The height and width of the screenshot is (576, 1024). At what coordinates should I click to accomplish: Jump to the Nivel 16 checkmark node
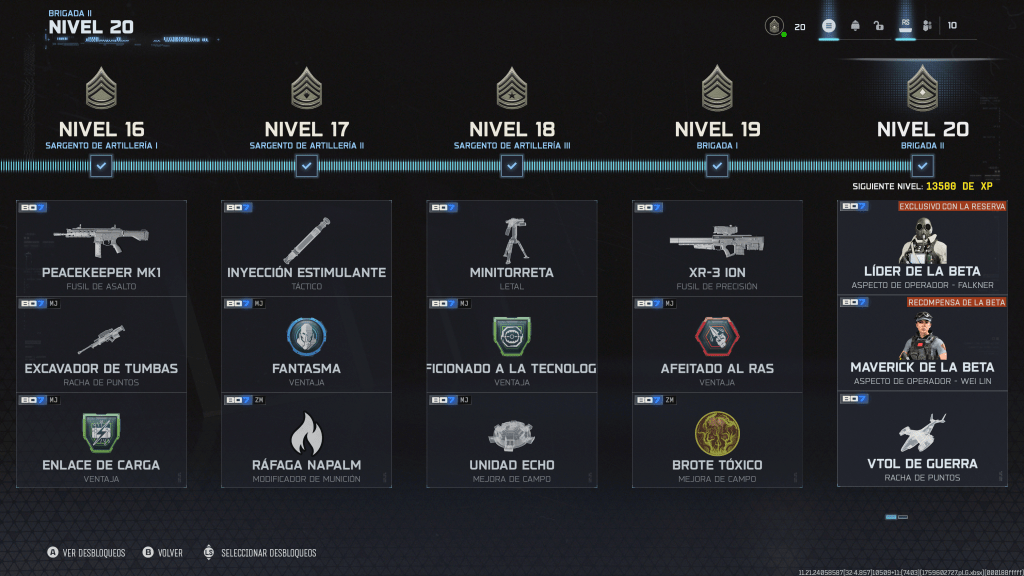point(101,166)
